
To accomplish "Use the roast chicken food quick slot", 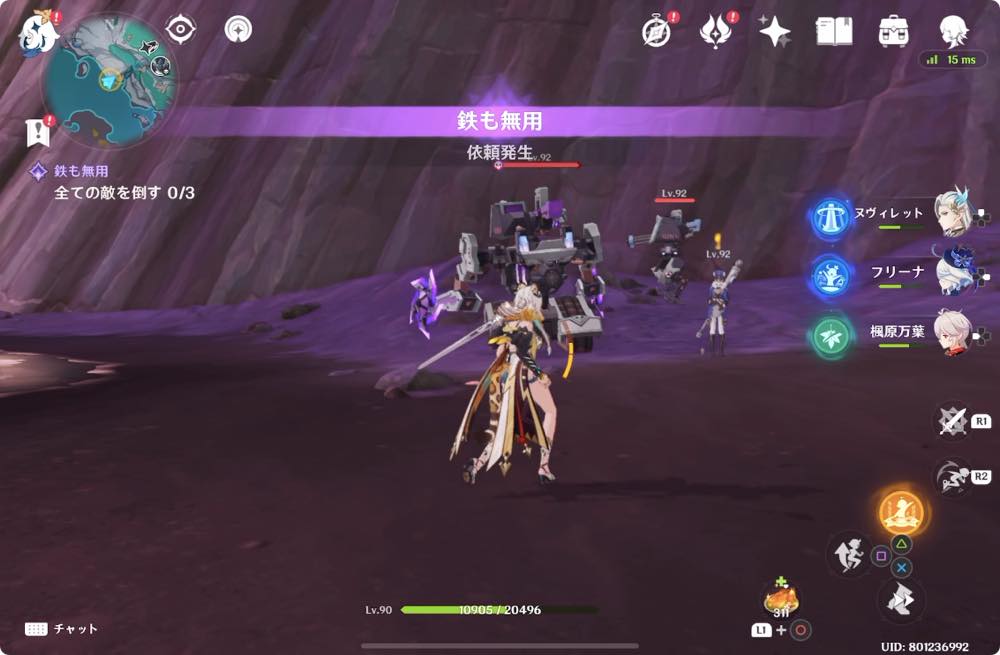I will click(x=781, y=599).
